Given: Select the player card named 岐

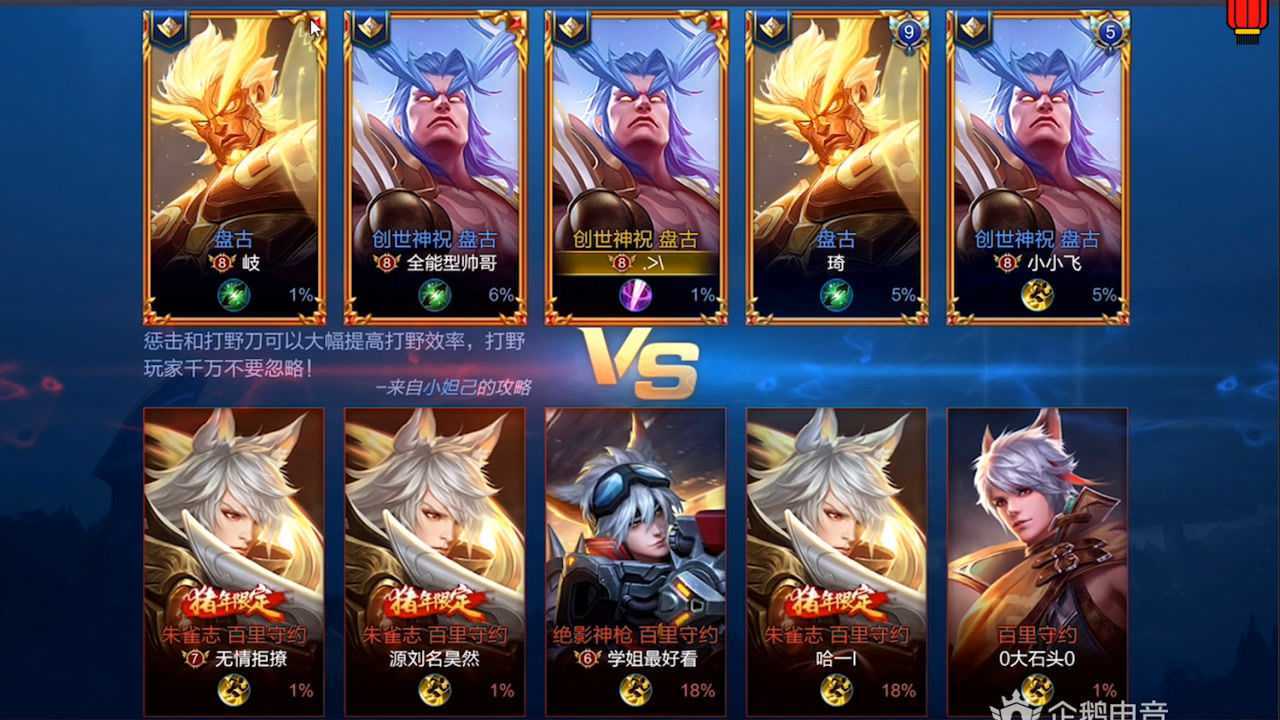Looking at the screenshot, I should pos(235,167).
